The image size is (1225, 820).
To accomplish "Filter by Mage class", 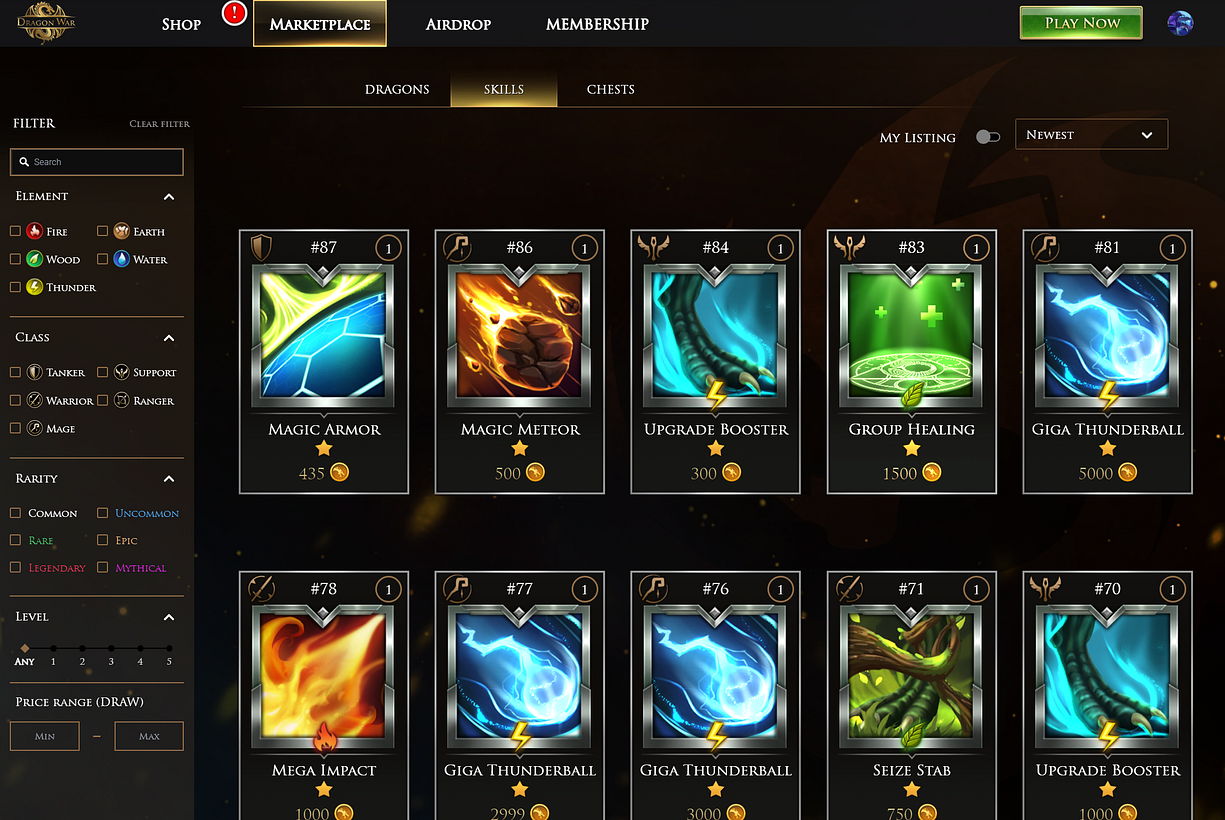I will pyautogui.click(x=16, y=428).
